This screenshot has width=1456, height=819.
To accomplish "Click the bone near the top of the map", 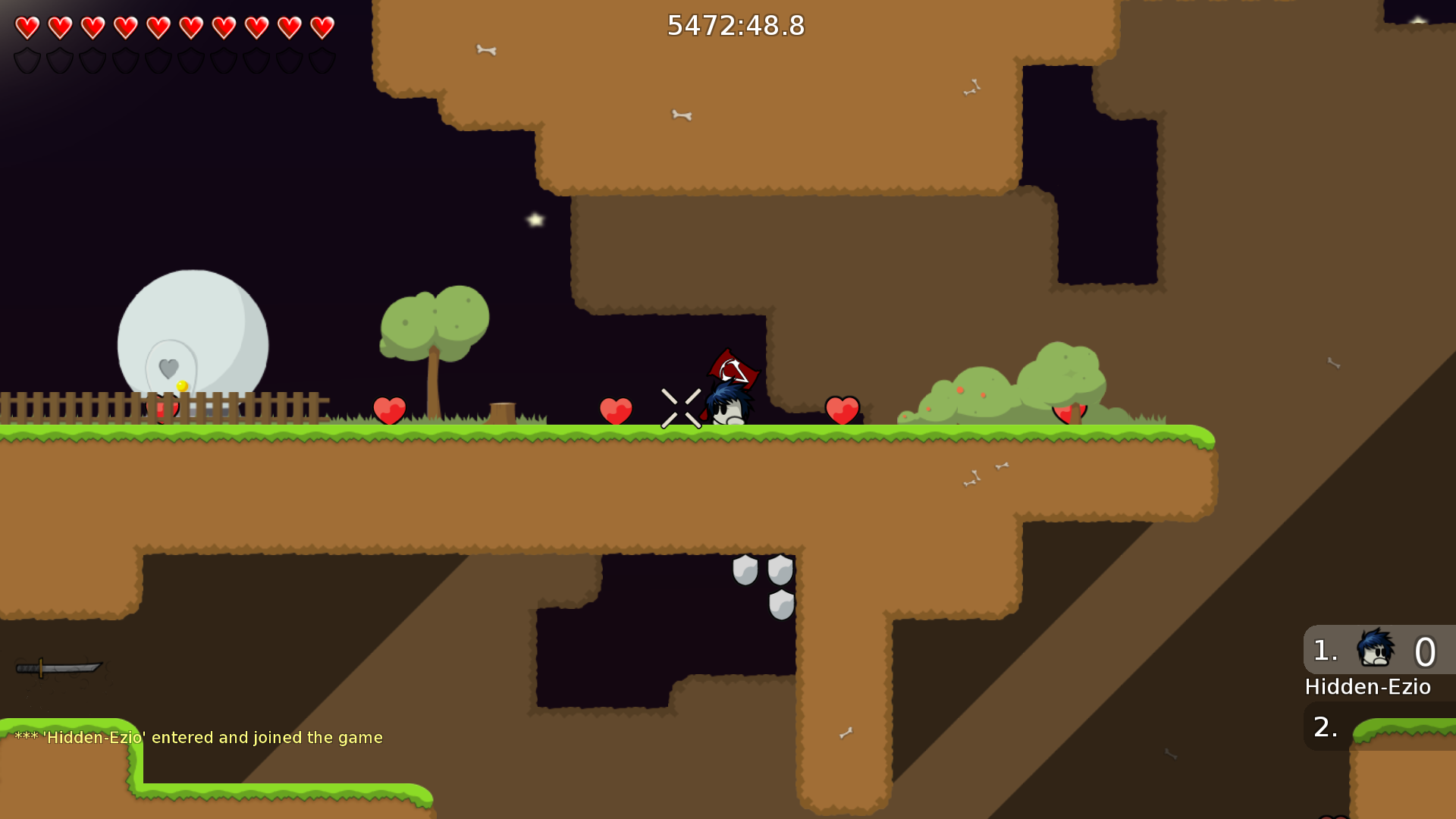I will pyautogui.click(x=486, y=48).
